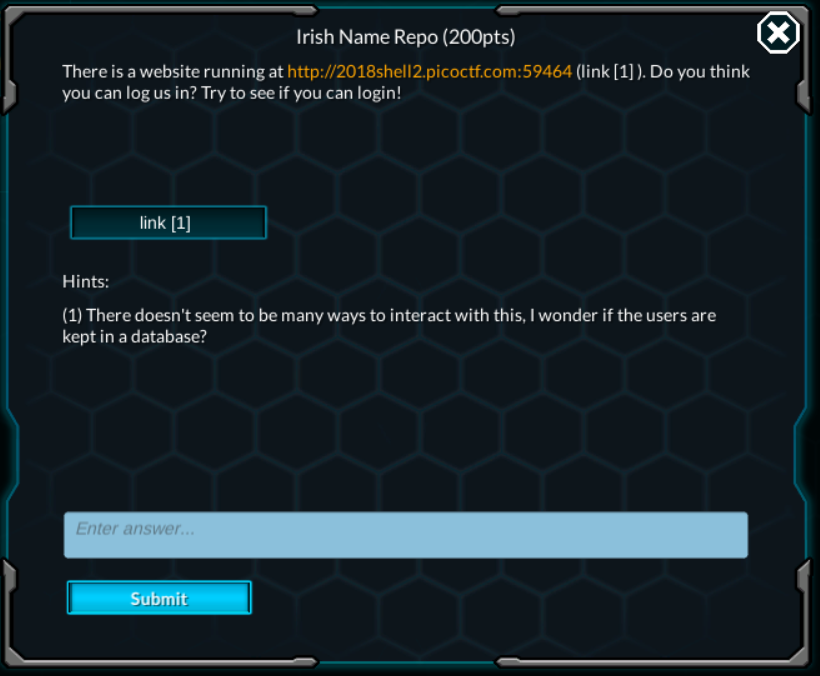
Task: Submit the challenge answer
Action: 159,598
